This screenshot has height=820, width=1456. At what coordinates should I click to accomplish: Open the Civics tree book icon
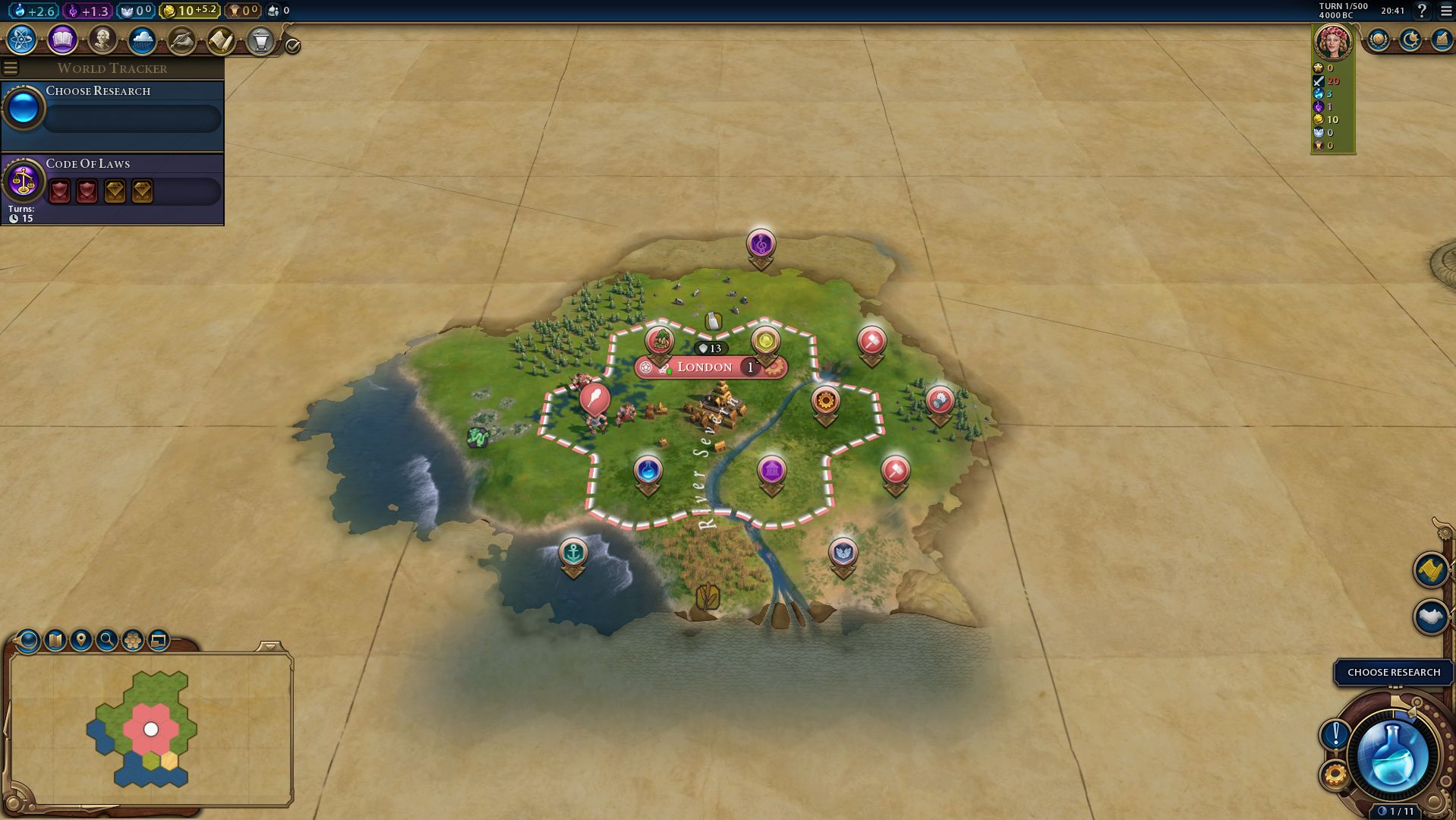62,39
